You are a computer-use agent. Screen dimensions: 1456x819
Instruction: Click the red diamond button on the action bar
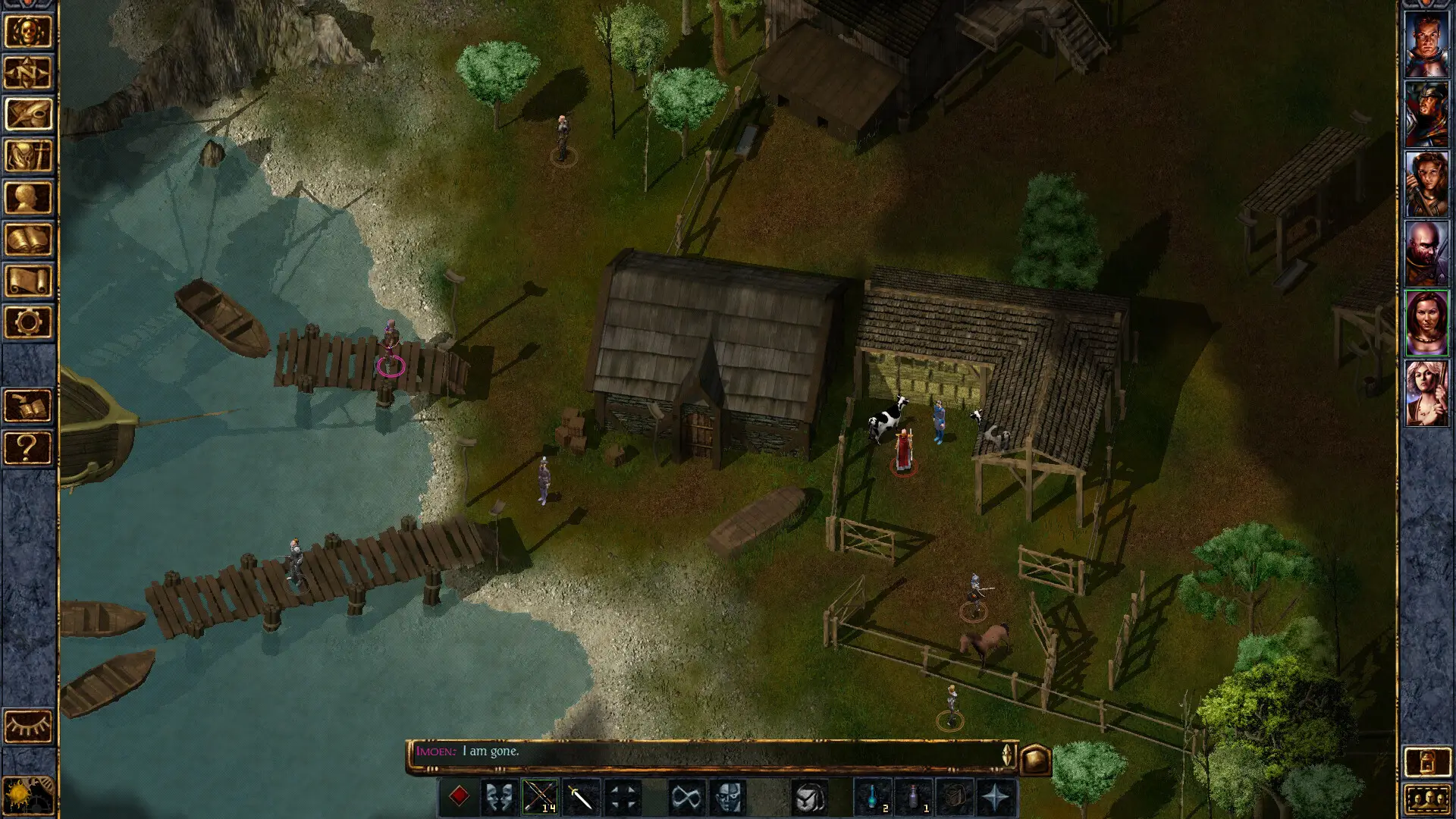tap(459, 796)
